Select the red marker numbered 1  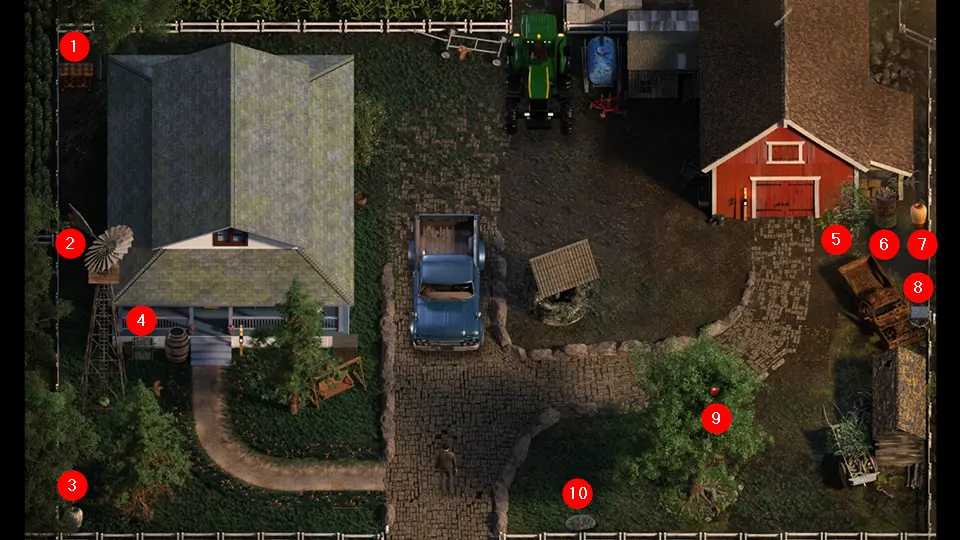(74, 46)
